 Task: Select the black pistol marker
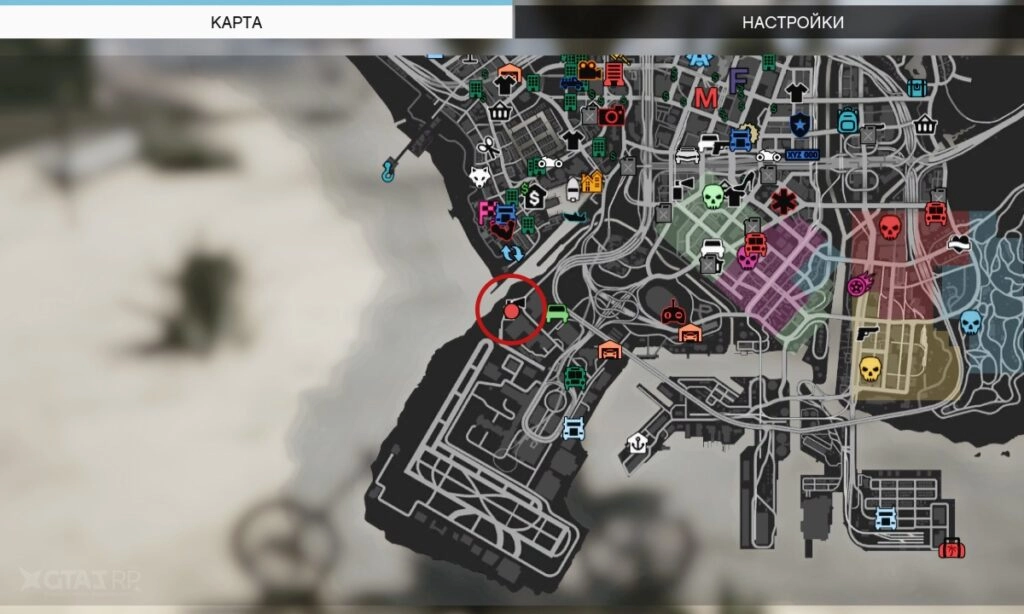[x=866, y=332]
